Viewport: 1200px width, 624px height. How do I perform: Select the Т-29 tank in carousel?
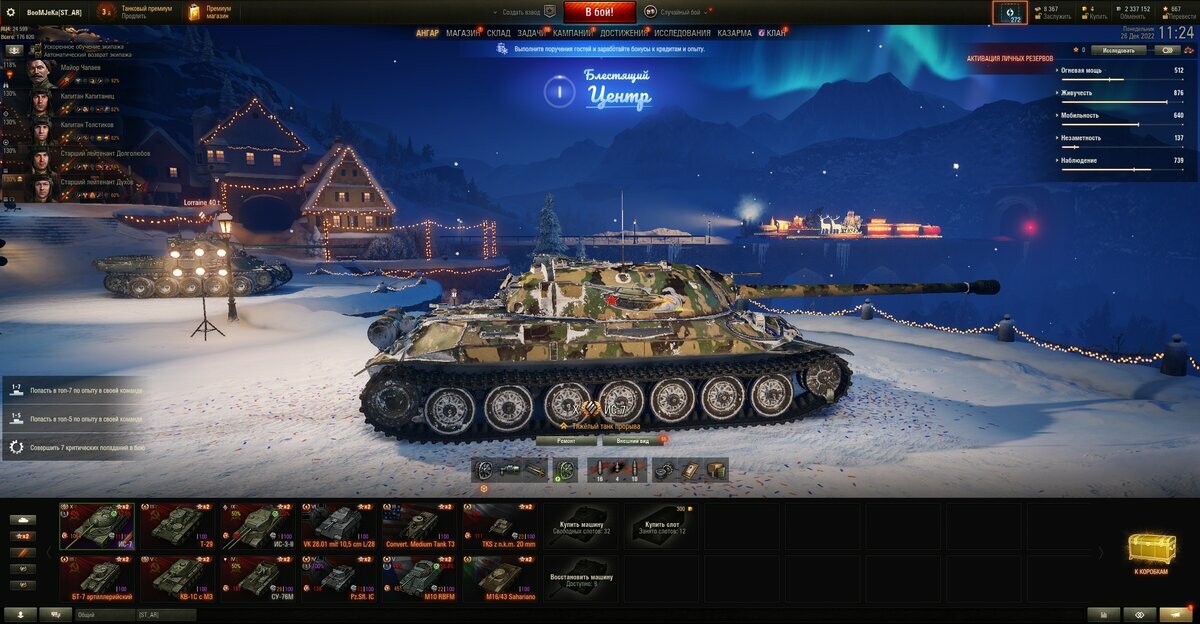177,525
